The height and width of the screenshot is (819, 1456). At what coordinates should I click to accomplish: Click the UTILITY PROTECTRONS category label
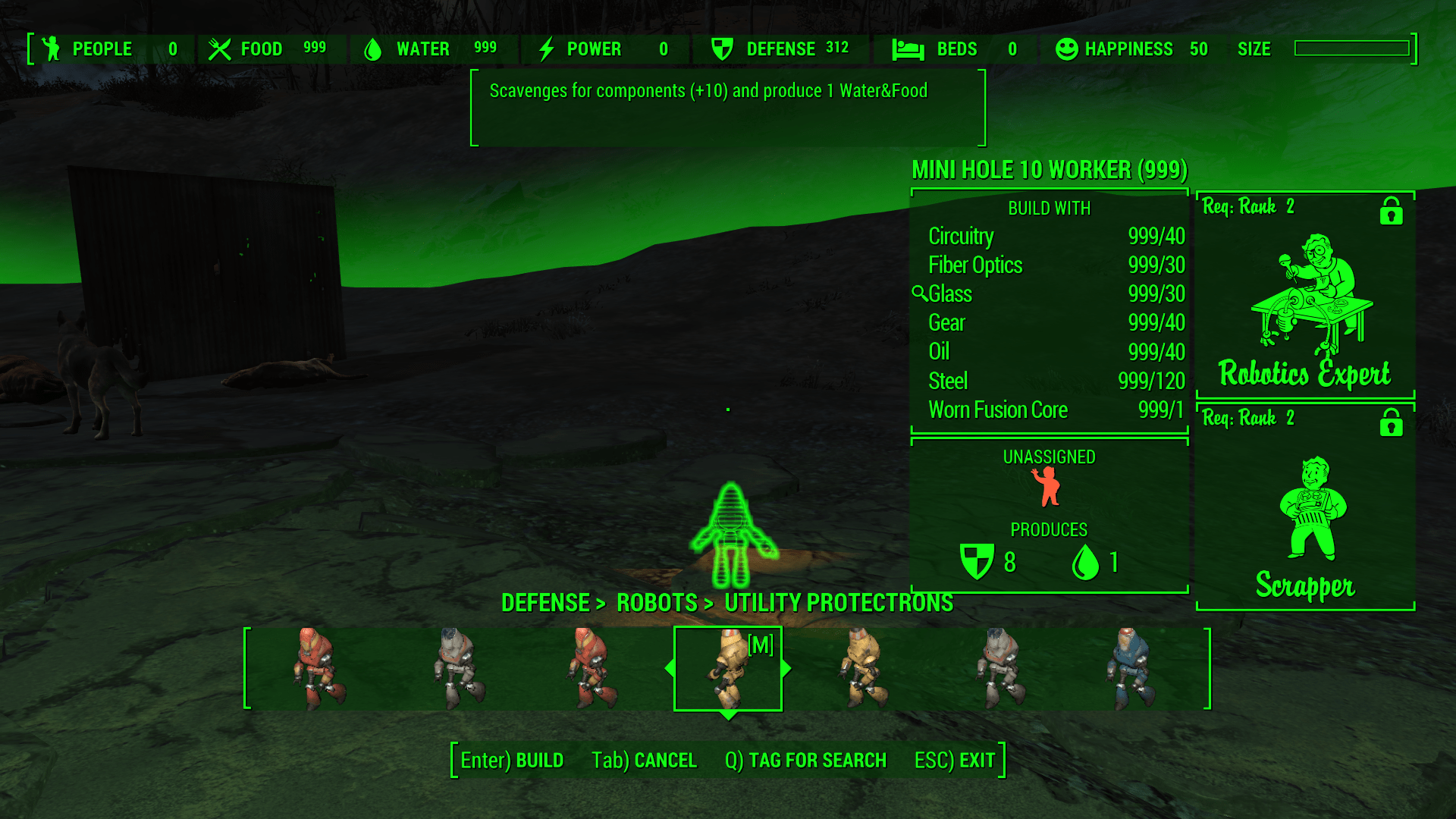tap(838, 603)
